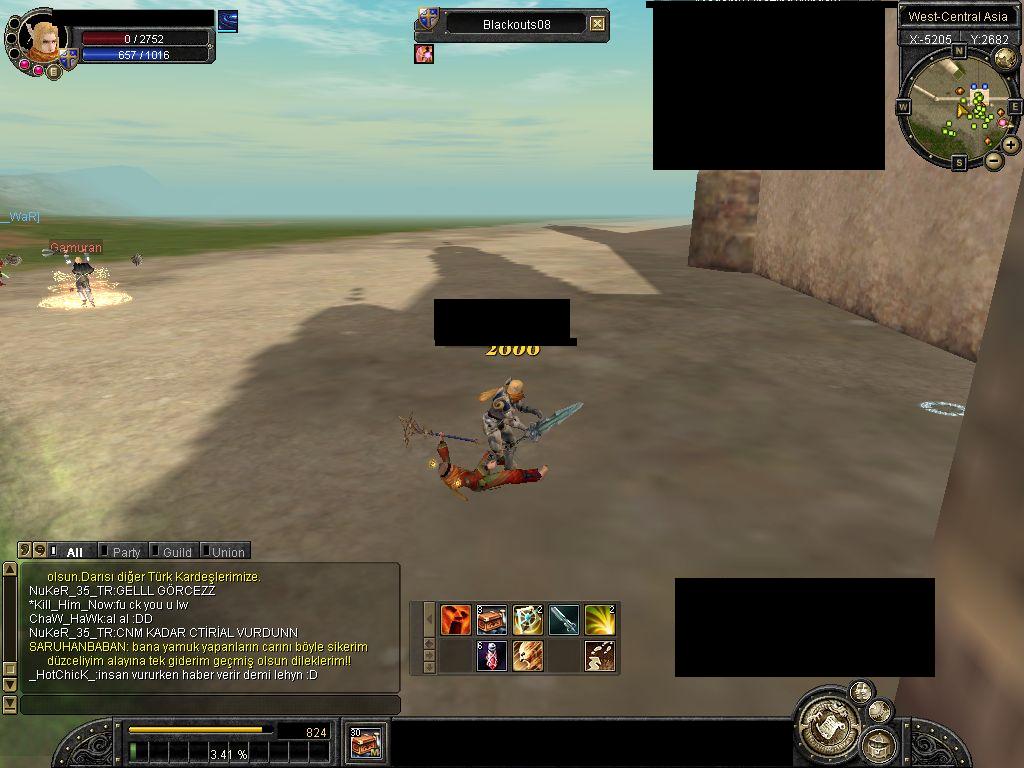Use the treasure chest item in hotbar
Viewport: 1024px width, 768px height.
click(491, 620)
